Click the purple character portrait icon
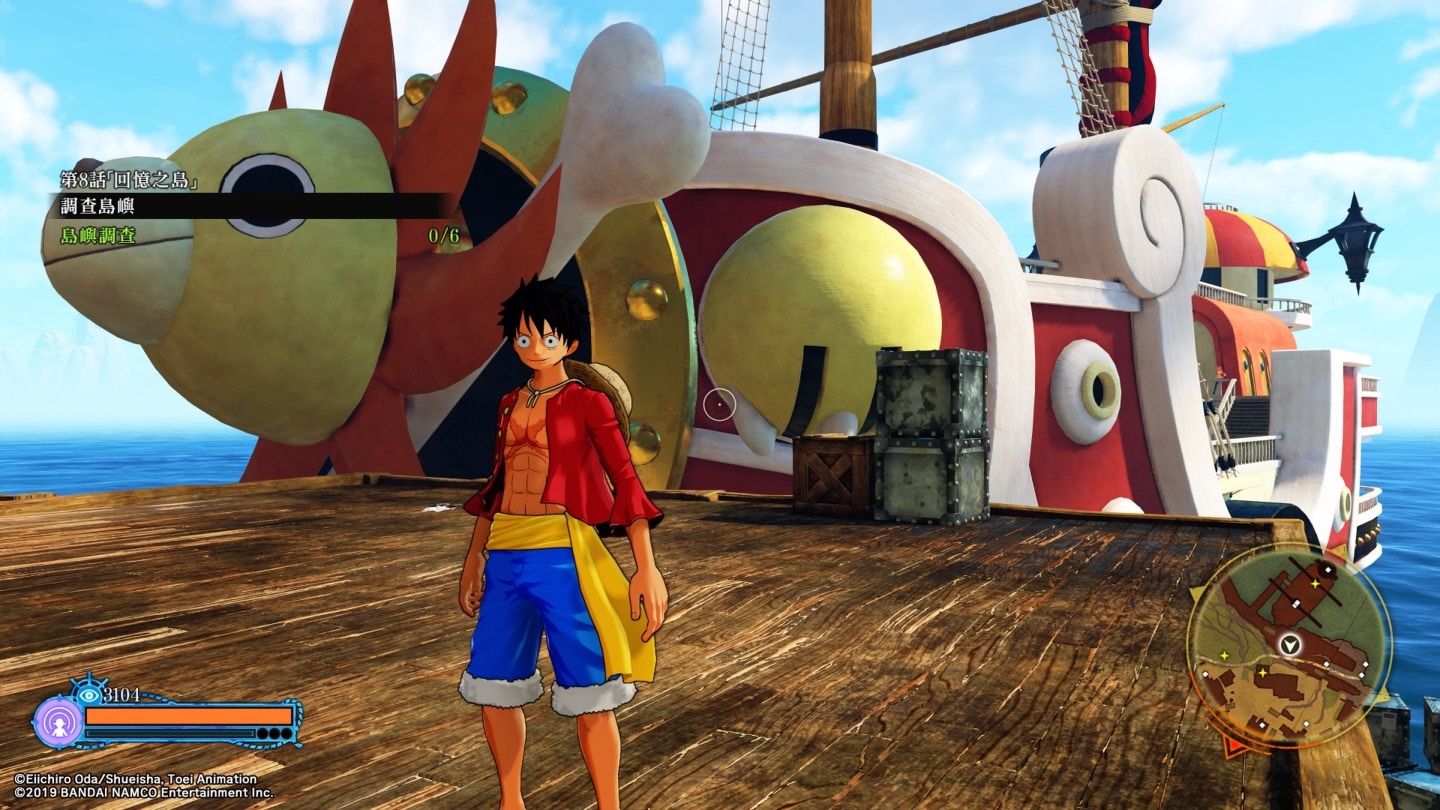 (x=58, y=721)
